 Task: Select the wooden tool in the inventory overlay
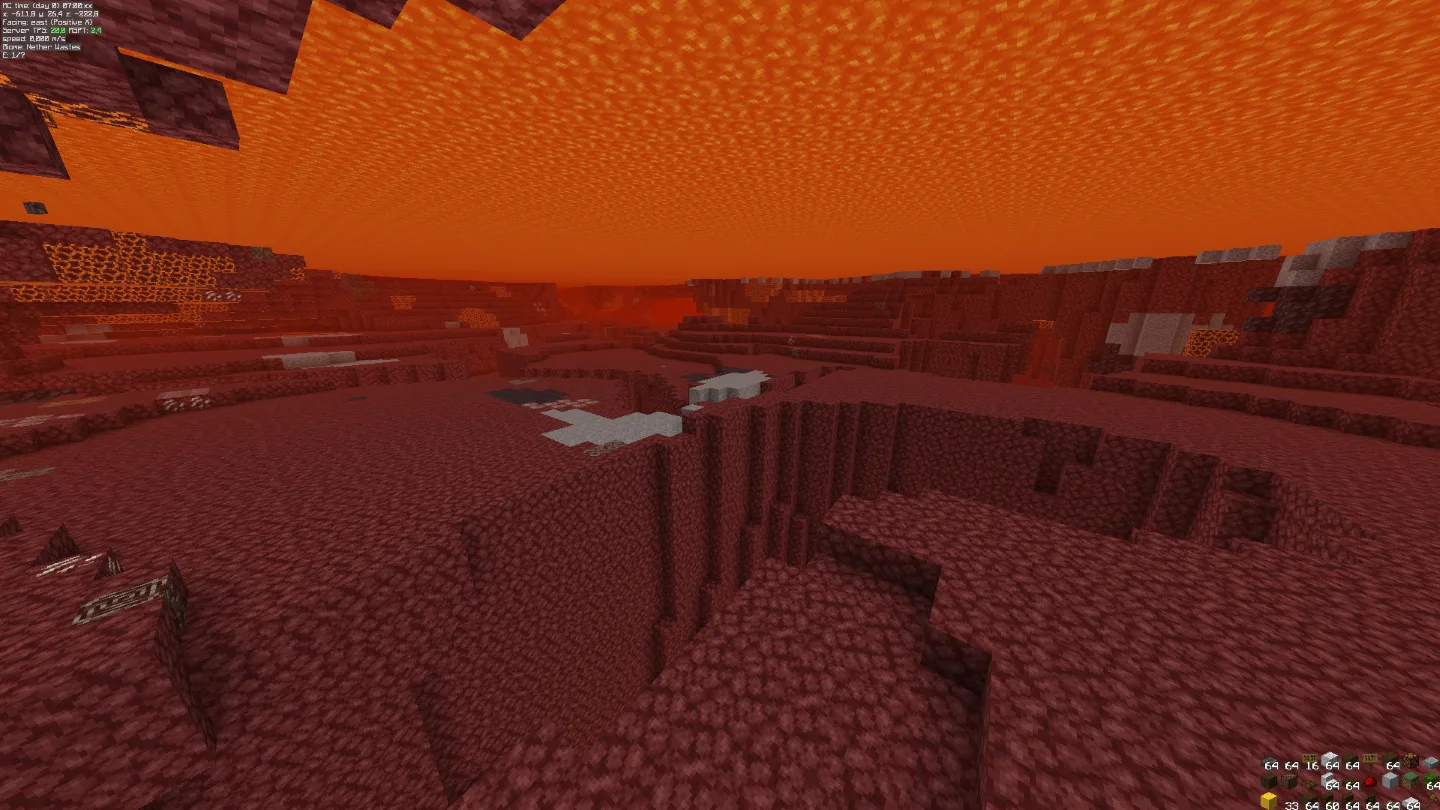pos(1431,801)
